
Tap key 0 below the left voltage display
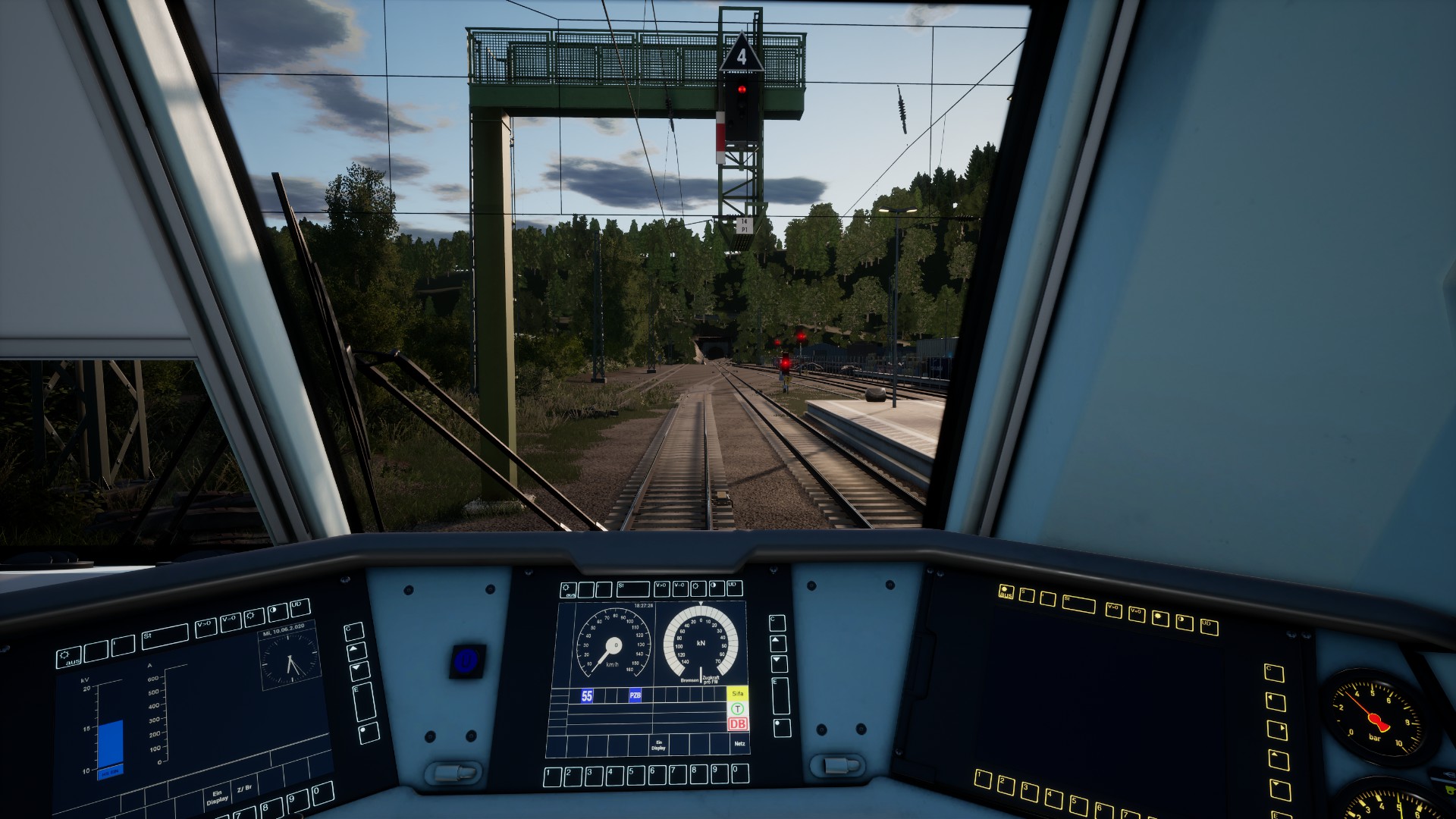tap(322, 794)
